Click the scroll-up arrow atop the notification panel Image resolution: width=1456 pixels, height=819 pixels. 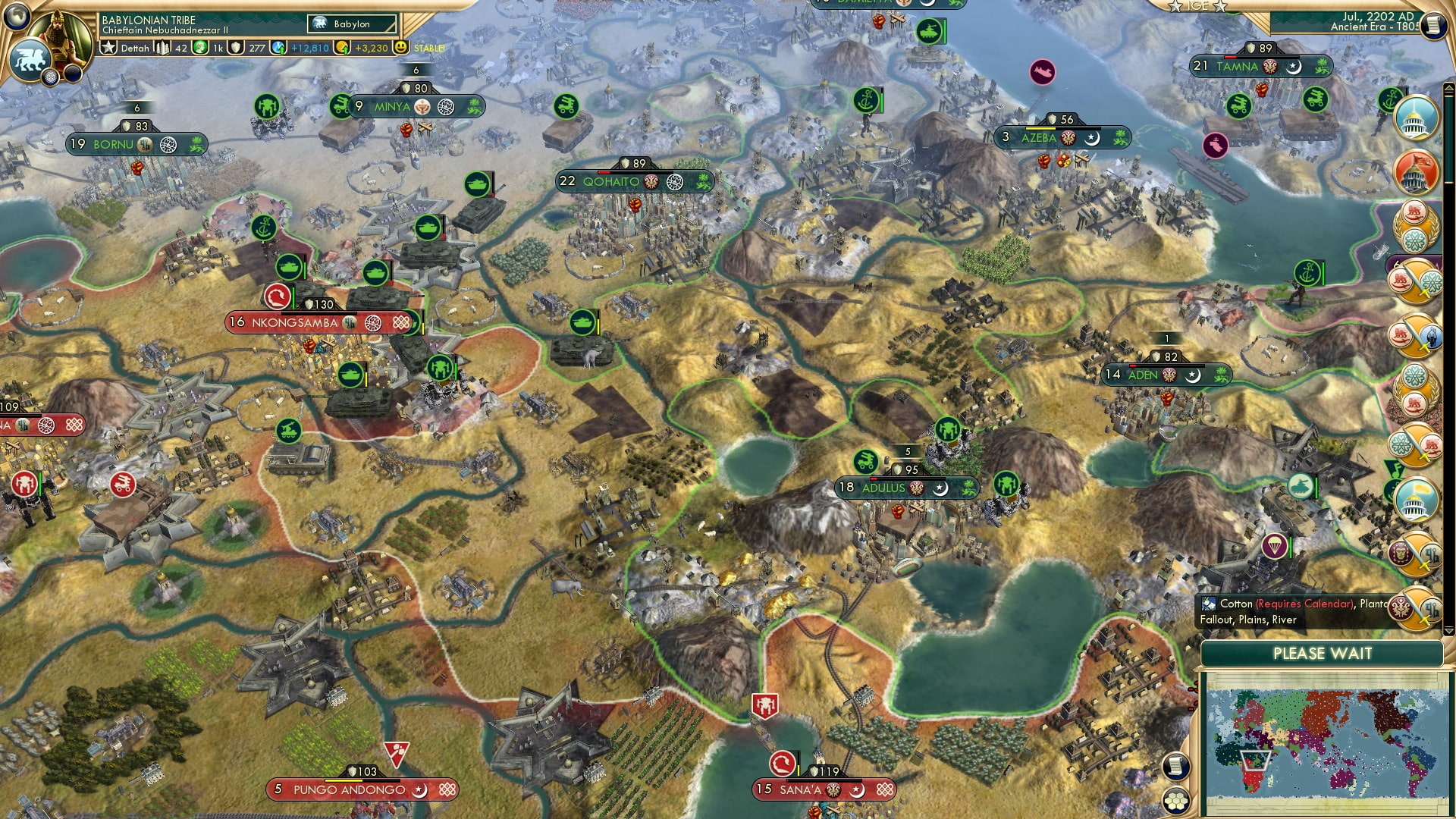click(1448, 89)
